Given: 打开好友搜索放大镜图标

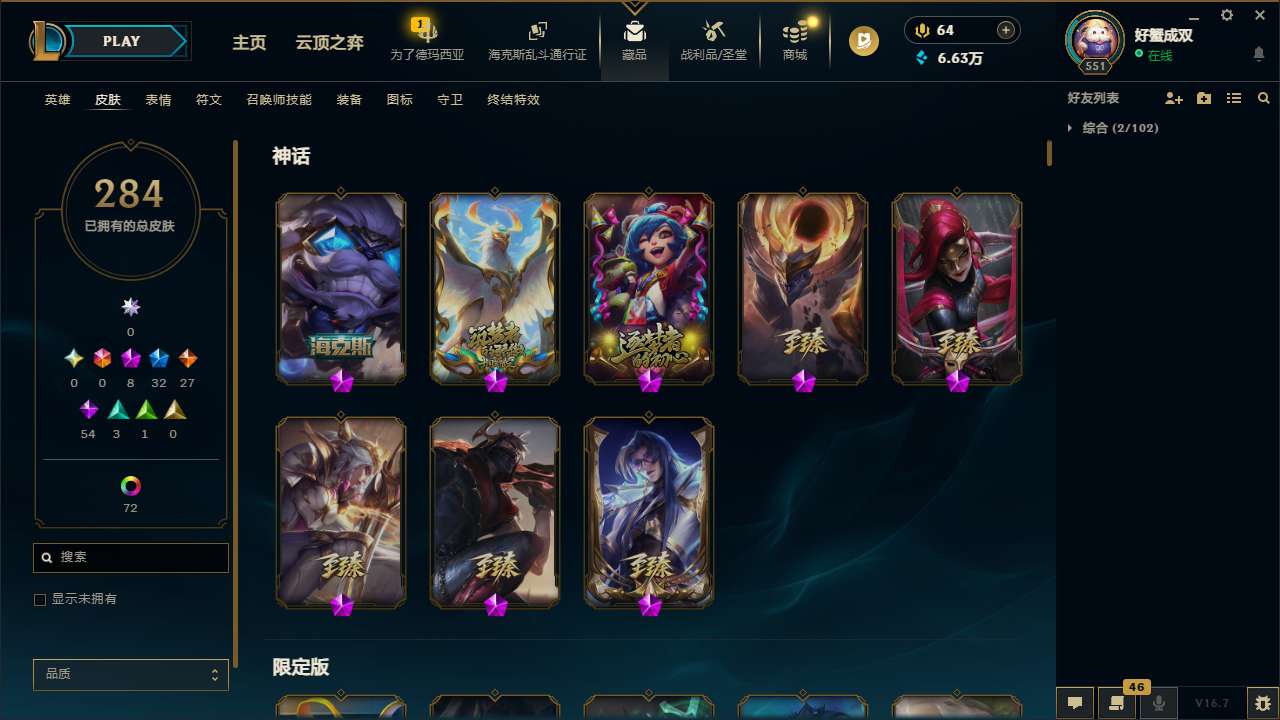Looking at the screenshot, I should tap(1263, 98).
